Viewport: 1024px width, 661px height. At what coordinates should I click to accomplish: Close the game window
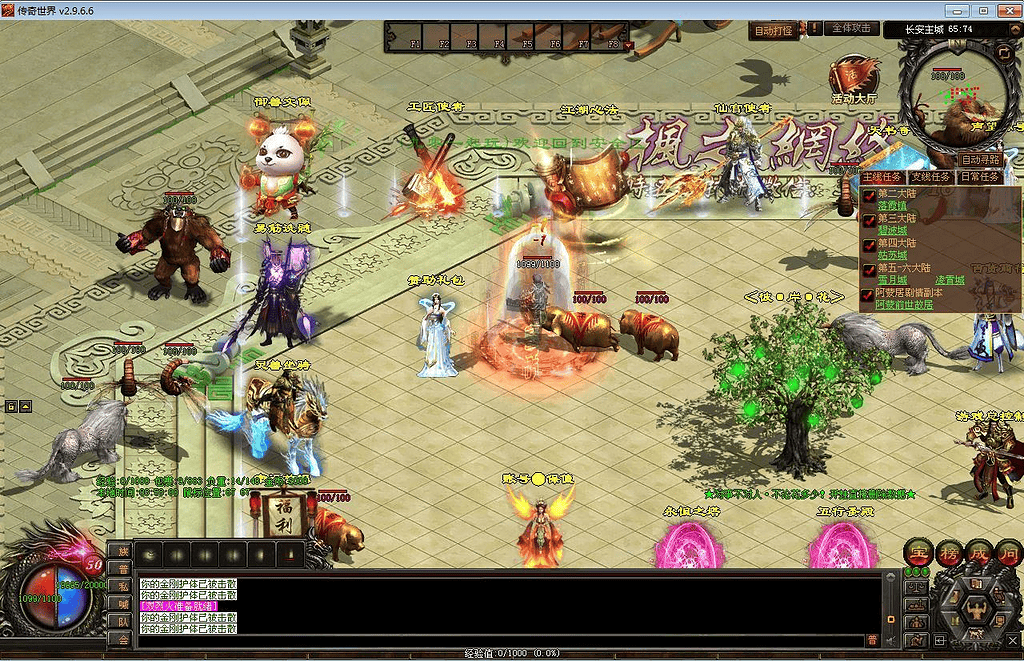[x=1008, y=10]
